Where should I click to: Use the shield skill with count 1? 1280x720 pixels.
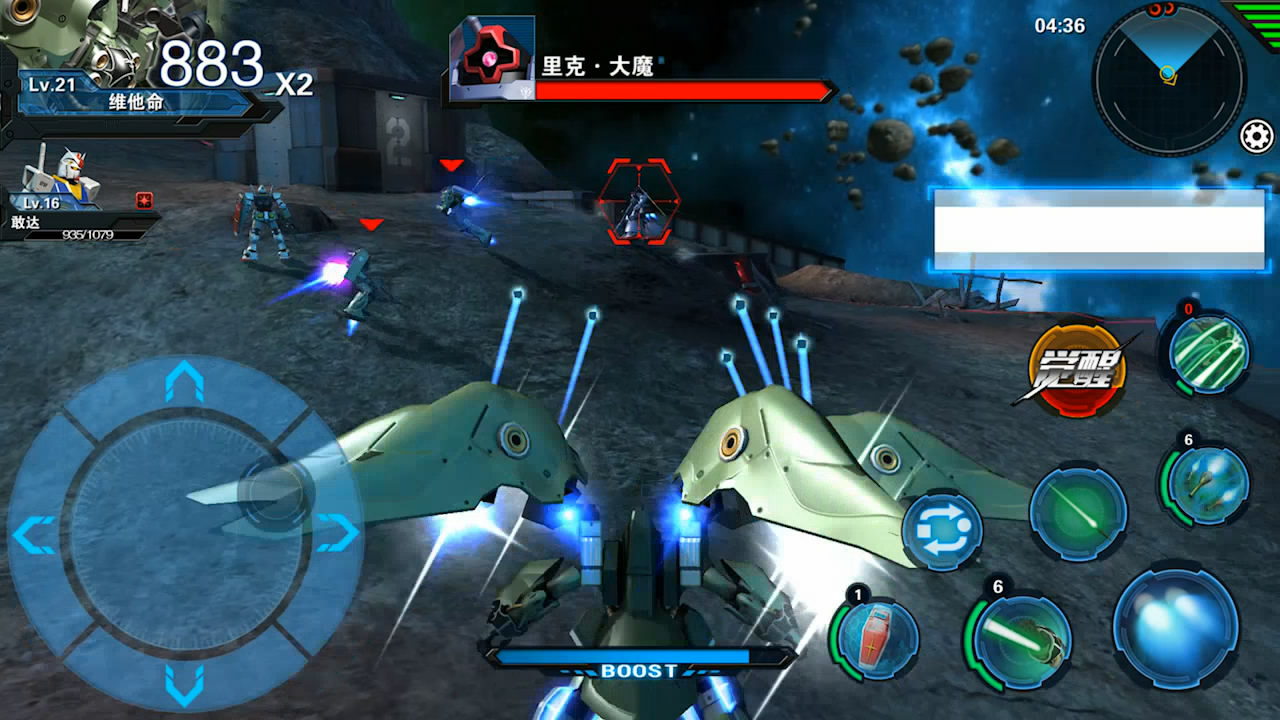click(876, 636)
